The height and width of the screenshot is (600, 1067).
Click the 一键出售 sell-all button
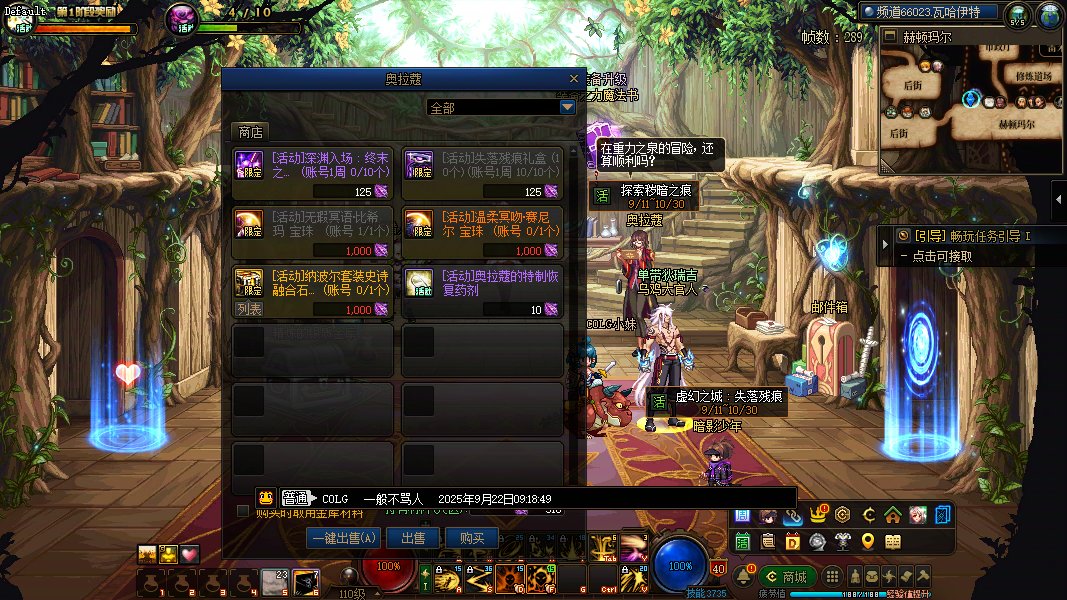coord(343,538)
